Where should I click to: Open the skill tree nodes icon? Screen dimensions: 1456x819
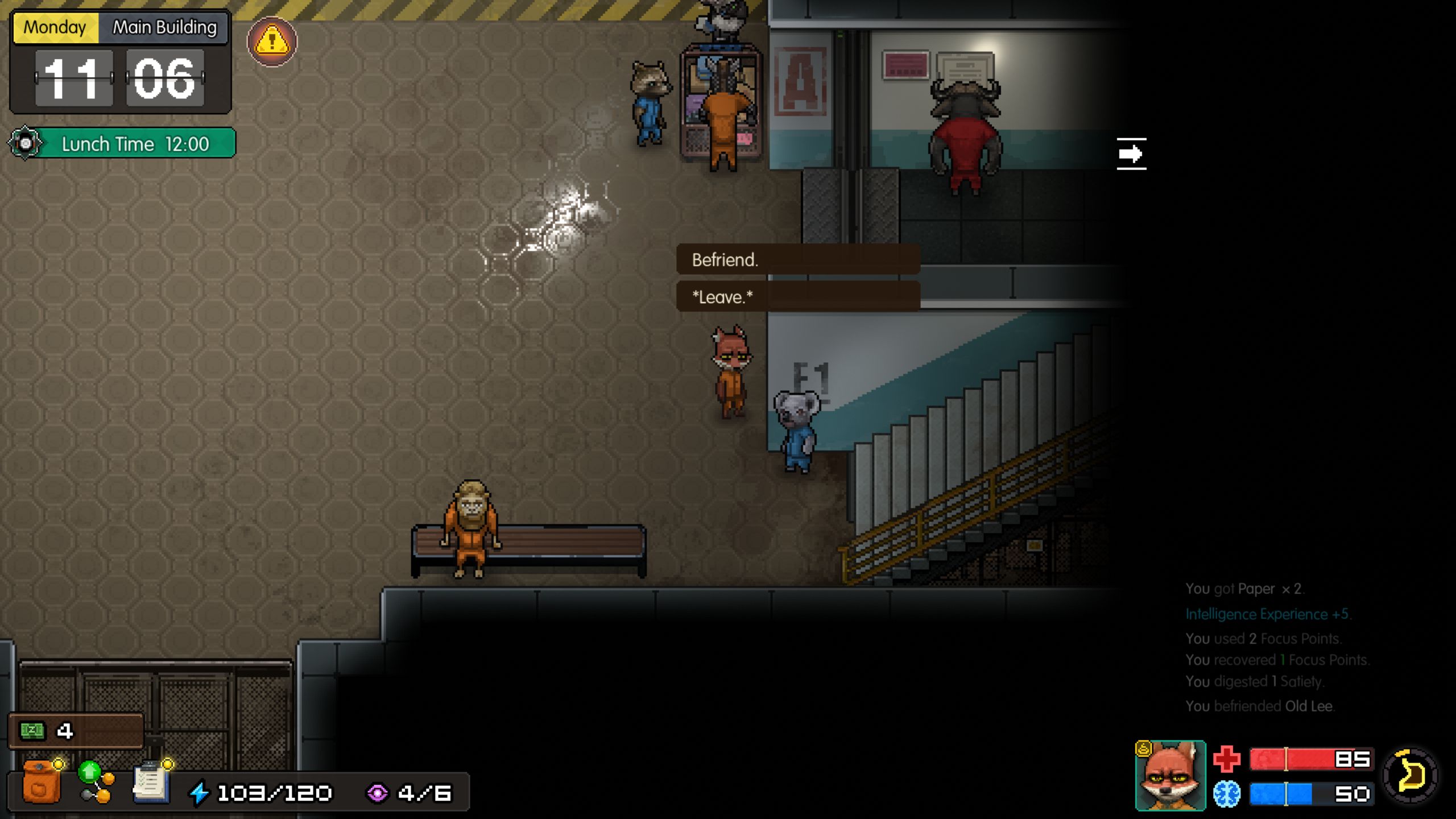[x=97, y=783]
